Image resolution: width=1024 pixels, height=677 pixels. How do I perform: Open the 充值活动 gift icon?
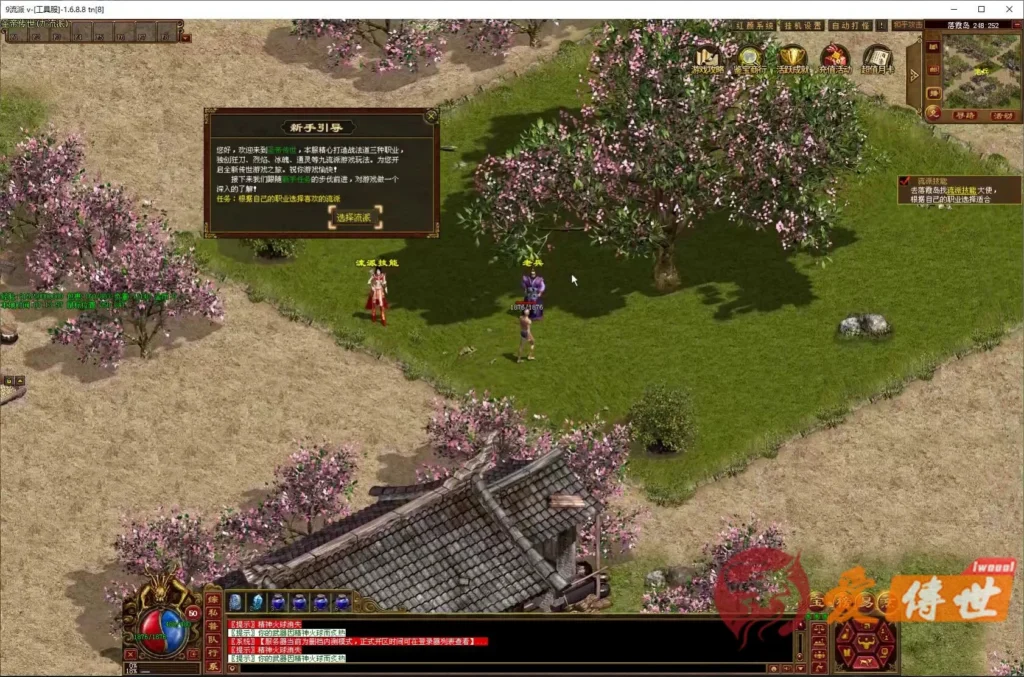[835, 59]
